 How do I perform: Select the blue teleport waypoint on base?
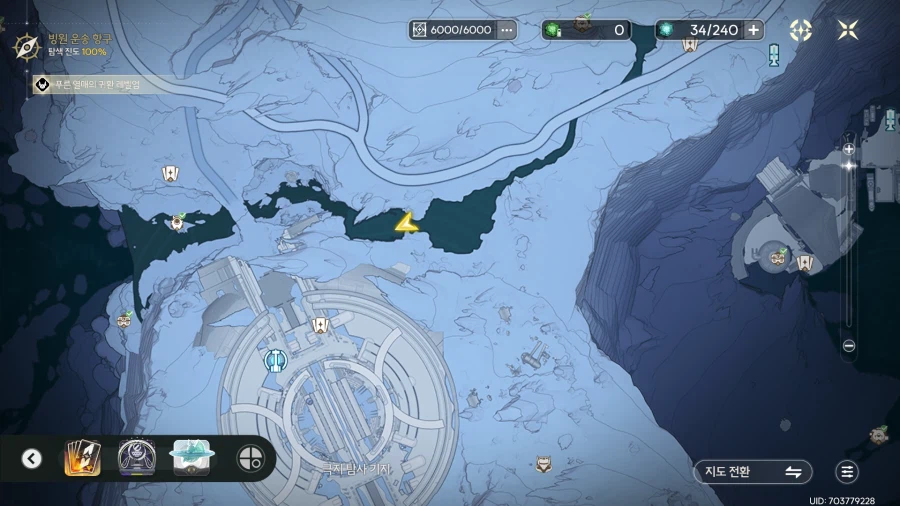click(275, 359)
